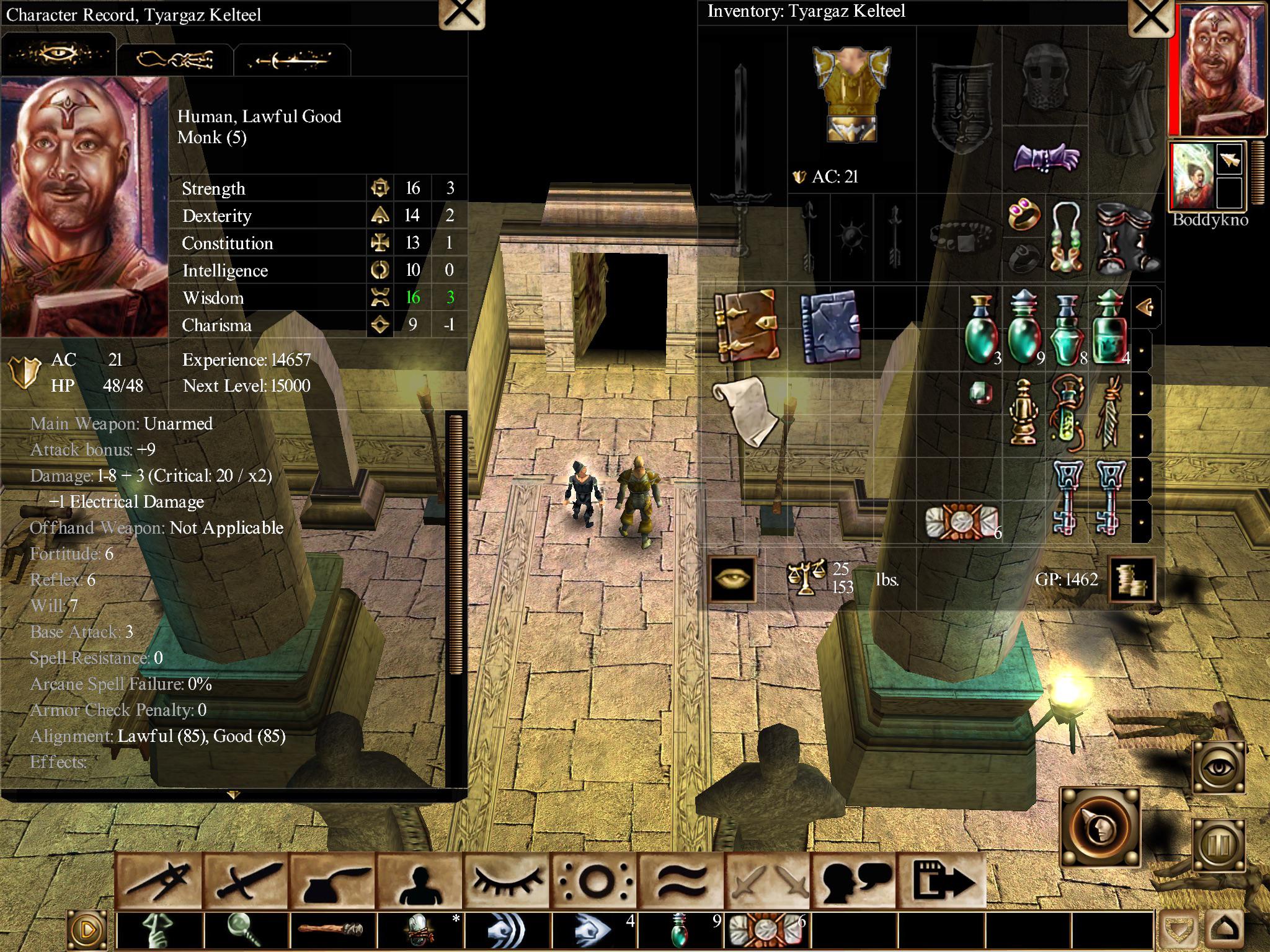The height and width of the screenshot is (952, 1270).
Task: Choose the bandages stack in inventory
Action: 960,522
